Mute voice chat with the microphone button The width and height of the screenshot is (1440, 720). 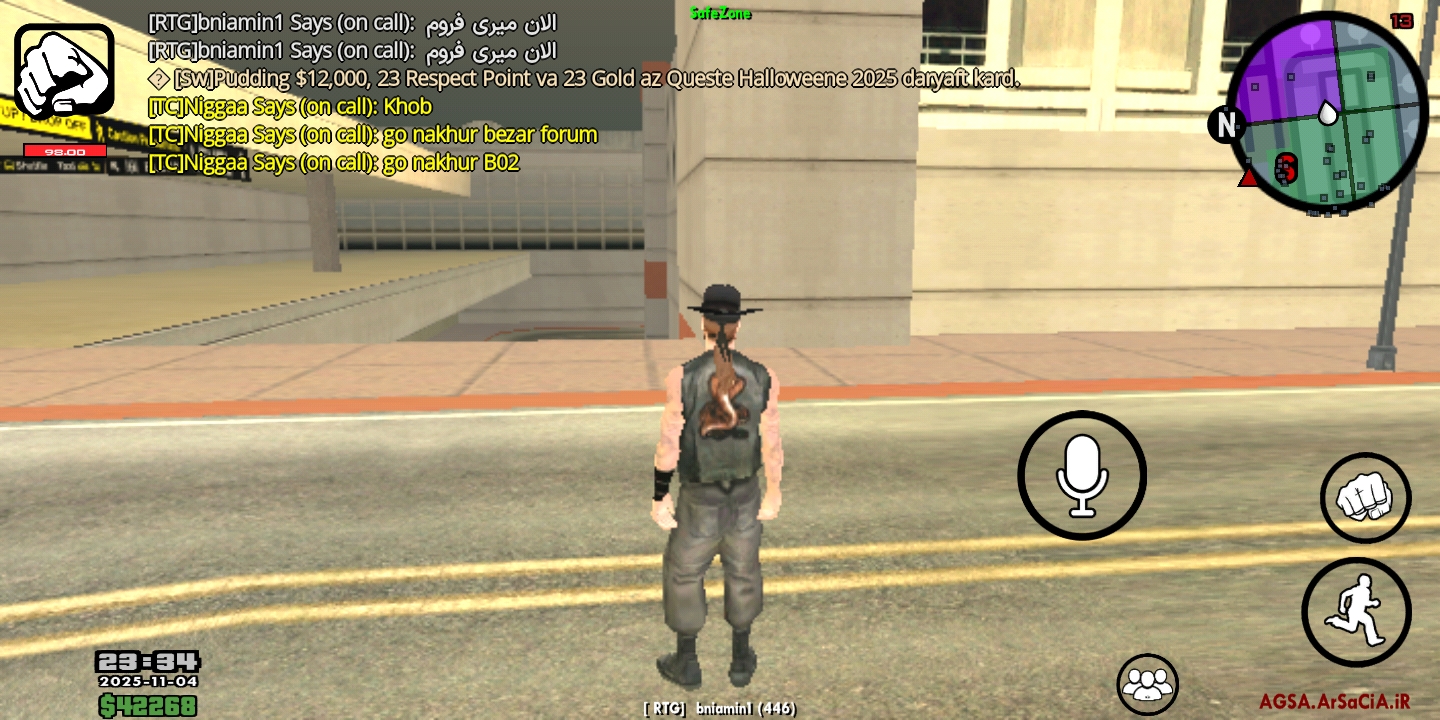[1081, 476]
